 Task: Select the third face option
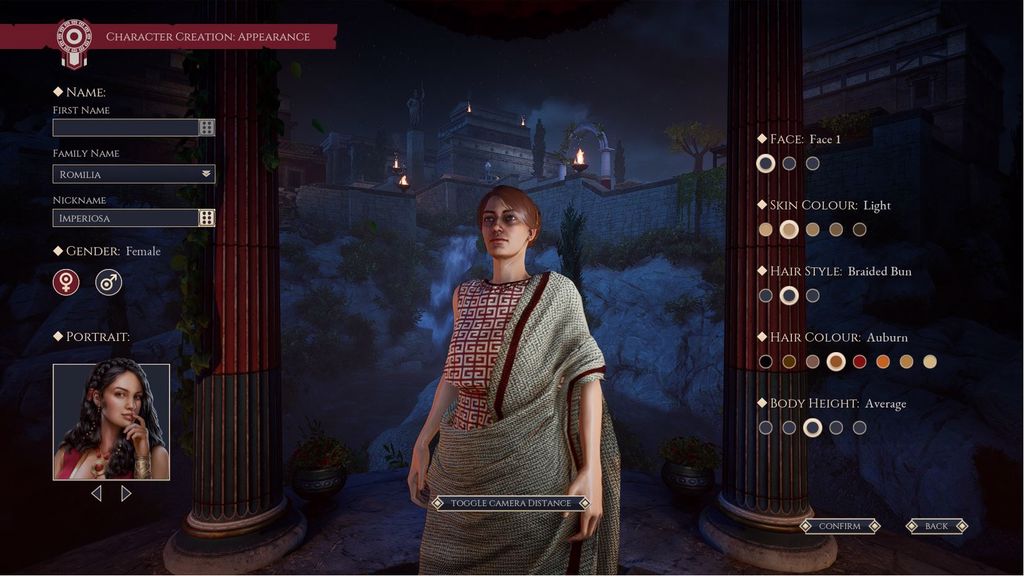point(813,163)
